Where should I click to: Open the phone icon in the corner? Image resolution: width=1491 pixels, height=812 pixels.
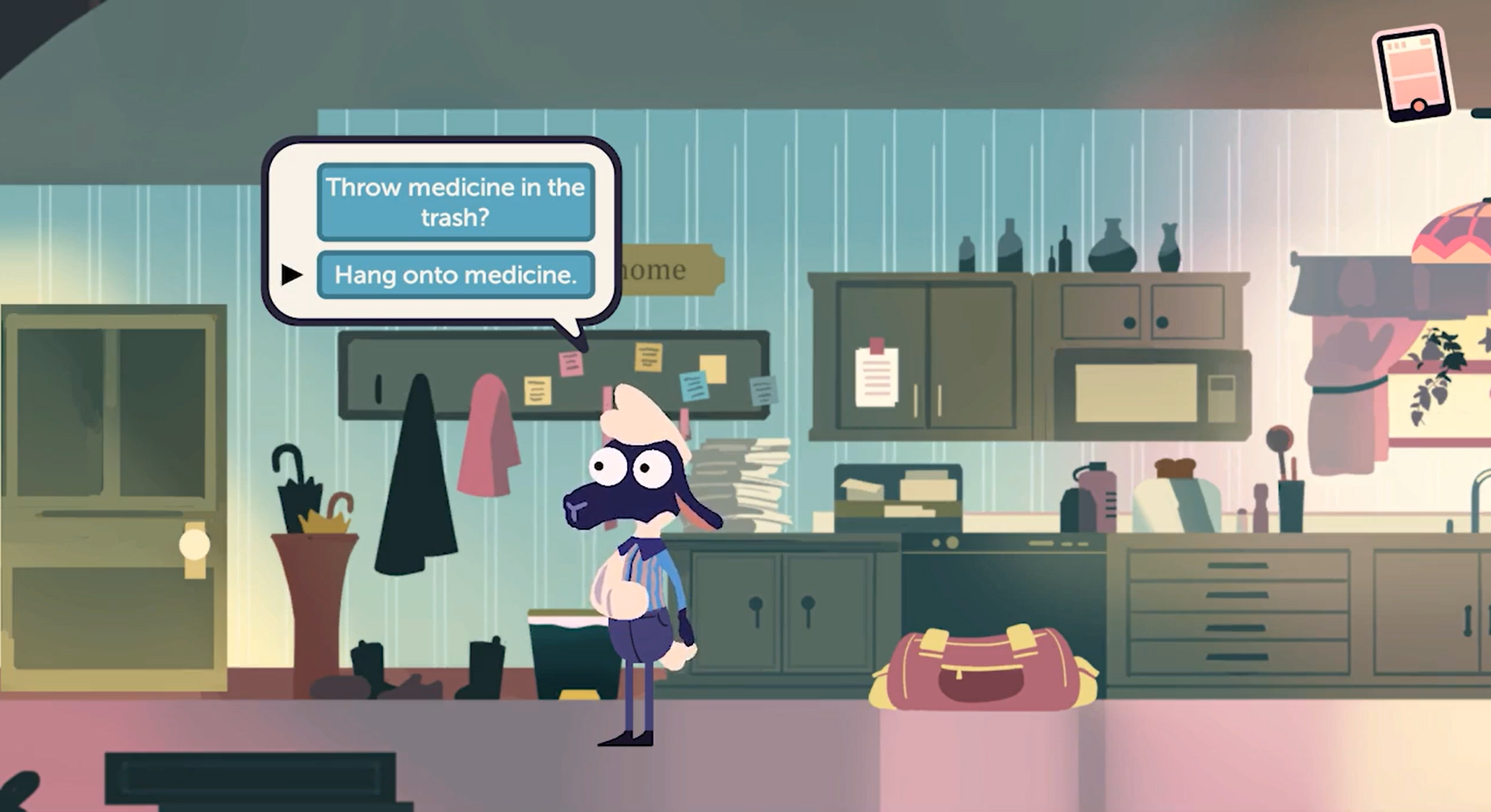point(1413,74)
